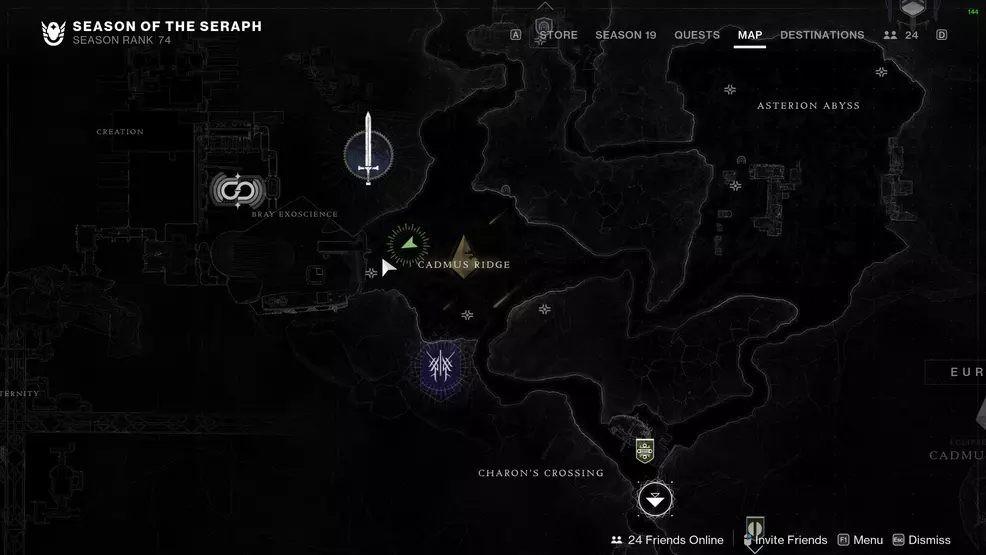Dismiss the map screen
The width and height of the screenshot is (986, 555).
pyautogui.click(x=920, y=540)
